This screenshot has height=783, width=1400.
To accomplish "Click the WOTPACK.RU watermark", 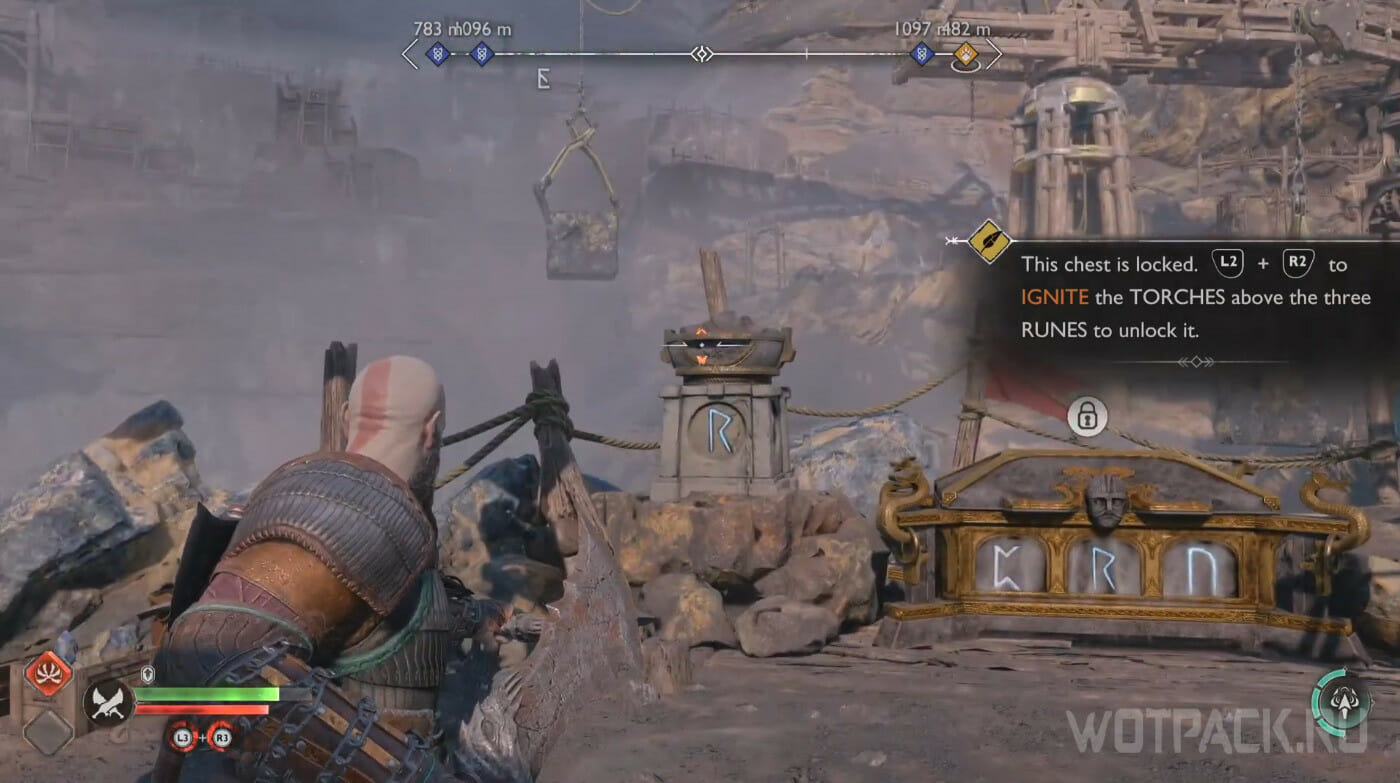I will tap(1216, 733).
